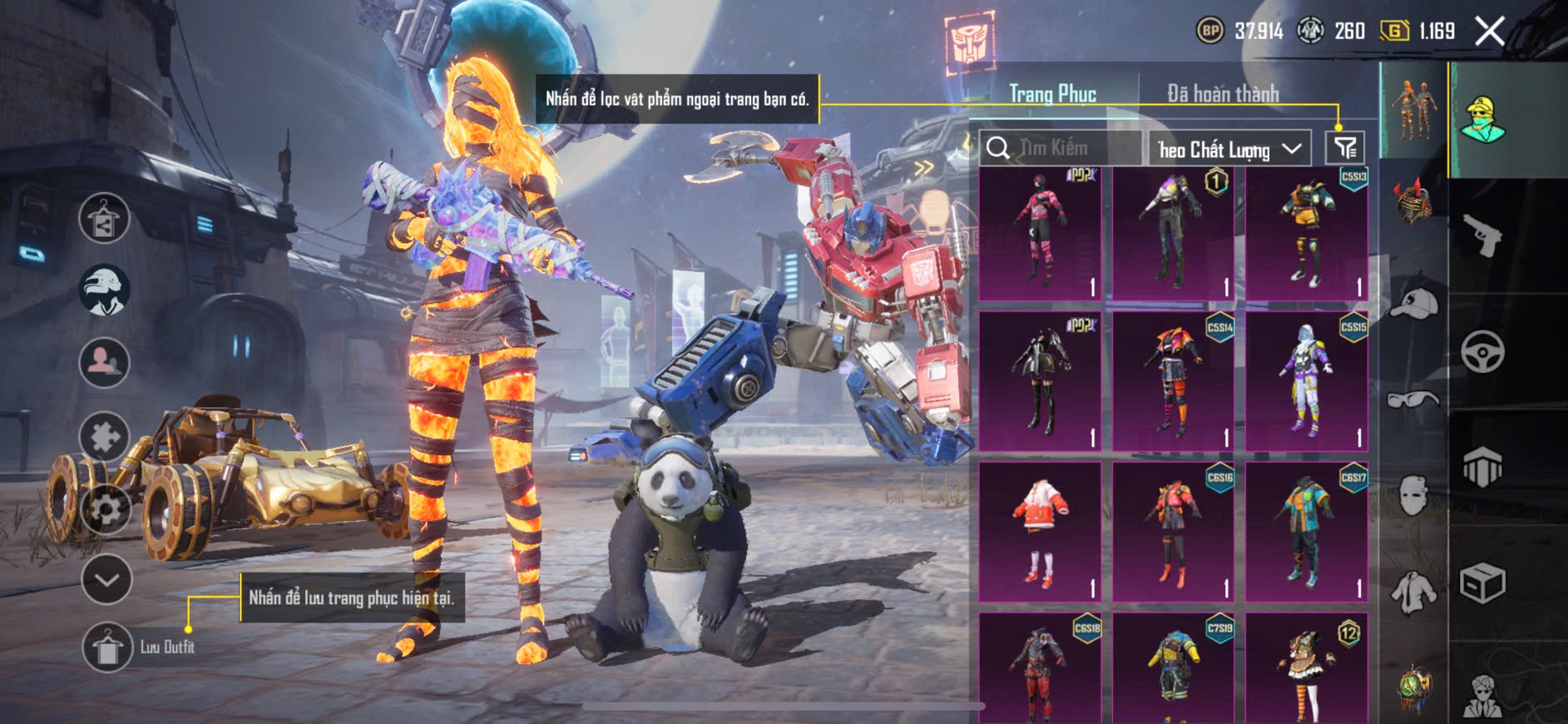Open the steering wheel vehicle category
The width and height of the screenshot is (1568, 724).
tap(1482, 352)
